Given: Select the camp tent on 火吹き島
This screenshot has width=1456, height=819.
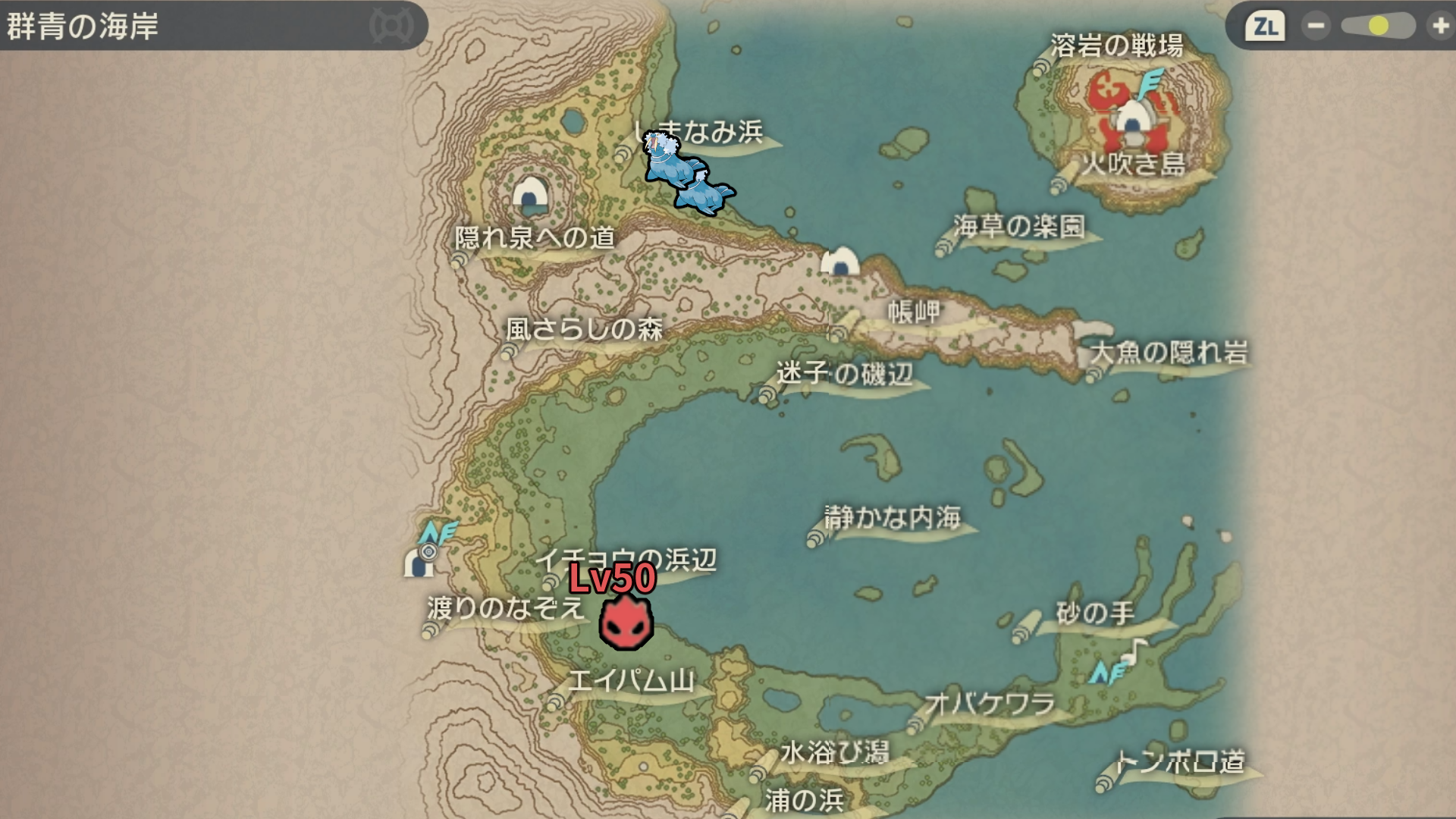Looking at the screenshot, I should (1131, 121).
